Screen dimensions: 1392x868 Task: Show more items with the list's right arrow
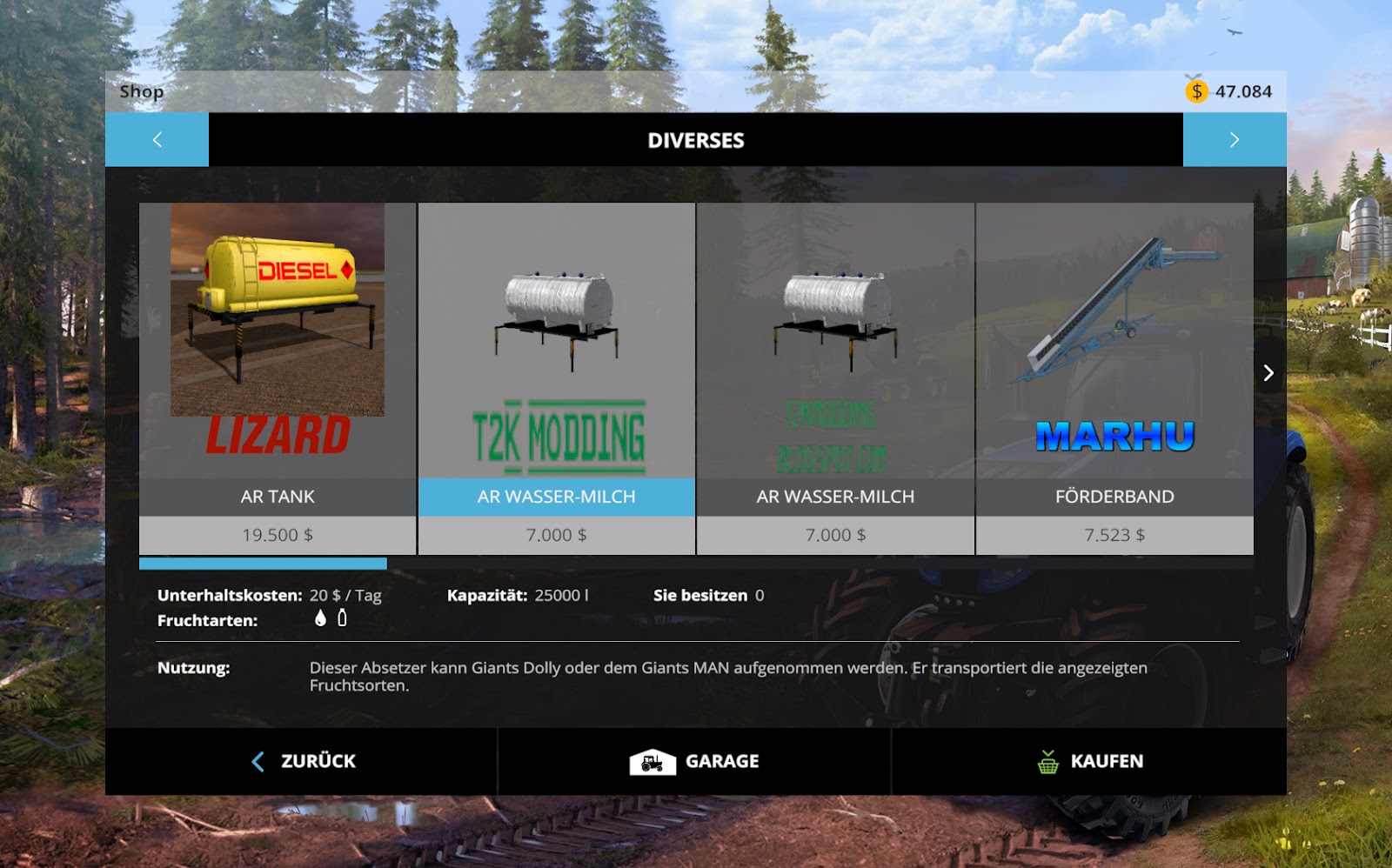click(1268, 373)
